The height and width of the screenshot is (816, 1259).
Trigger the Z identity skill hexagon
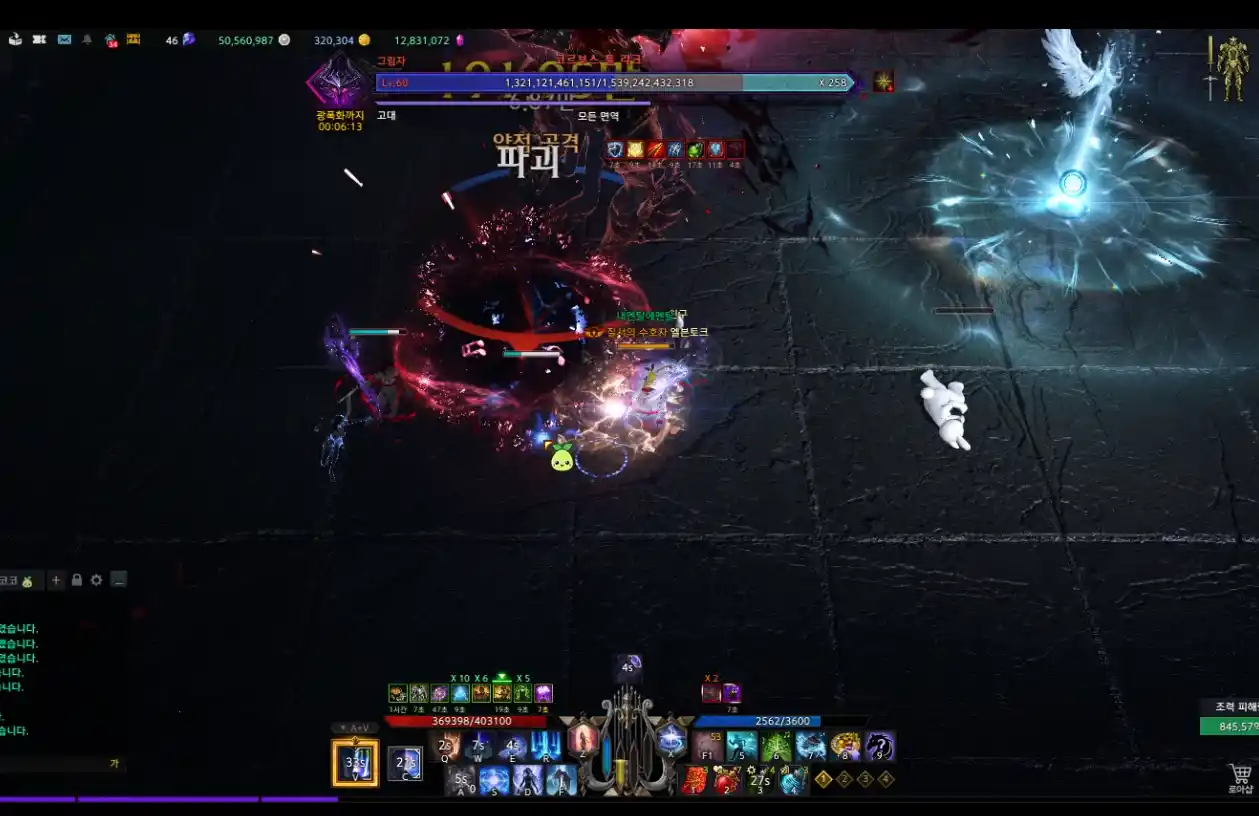pyautogui.click(x=582, y=740)
